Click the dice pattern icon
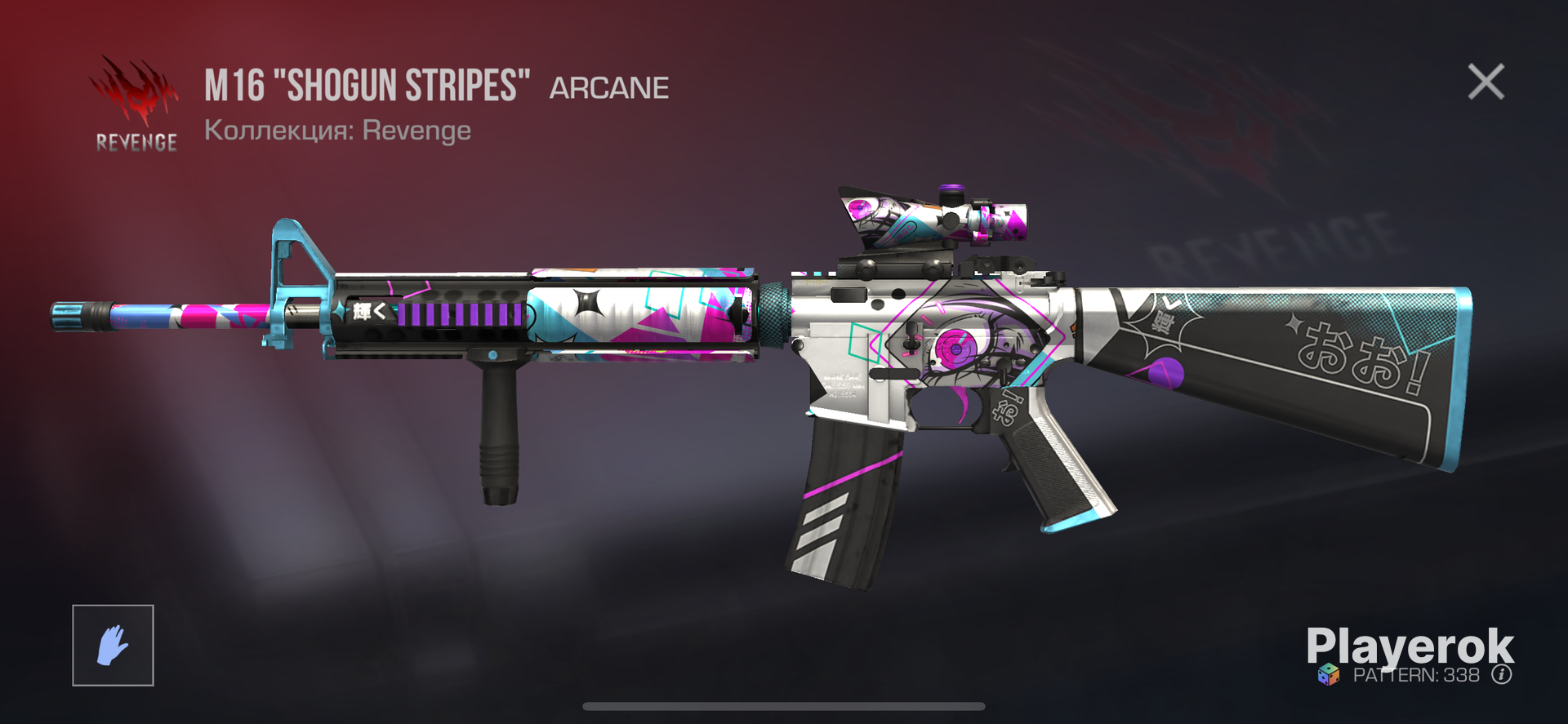1568x724 pixels. point(1329,675)
